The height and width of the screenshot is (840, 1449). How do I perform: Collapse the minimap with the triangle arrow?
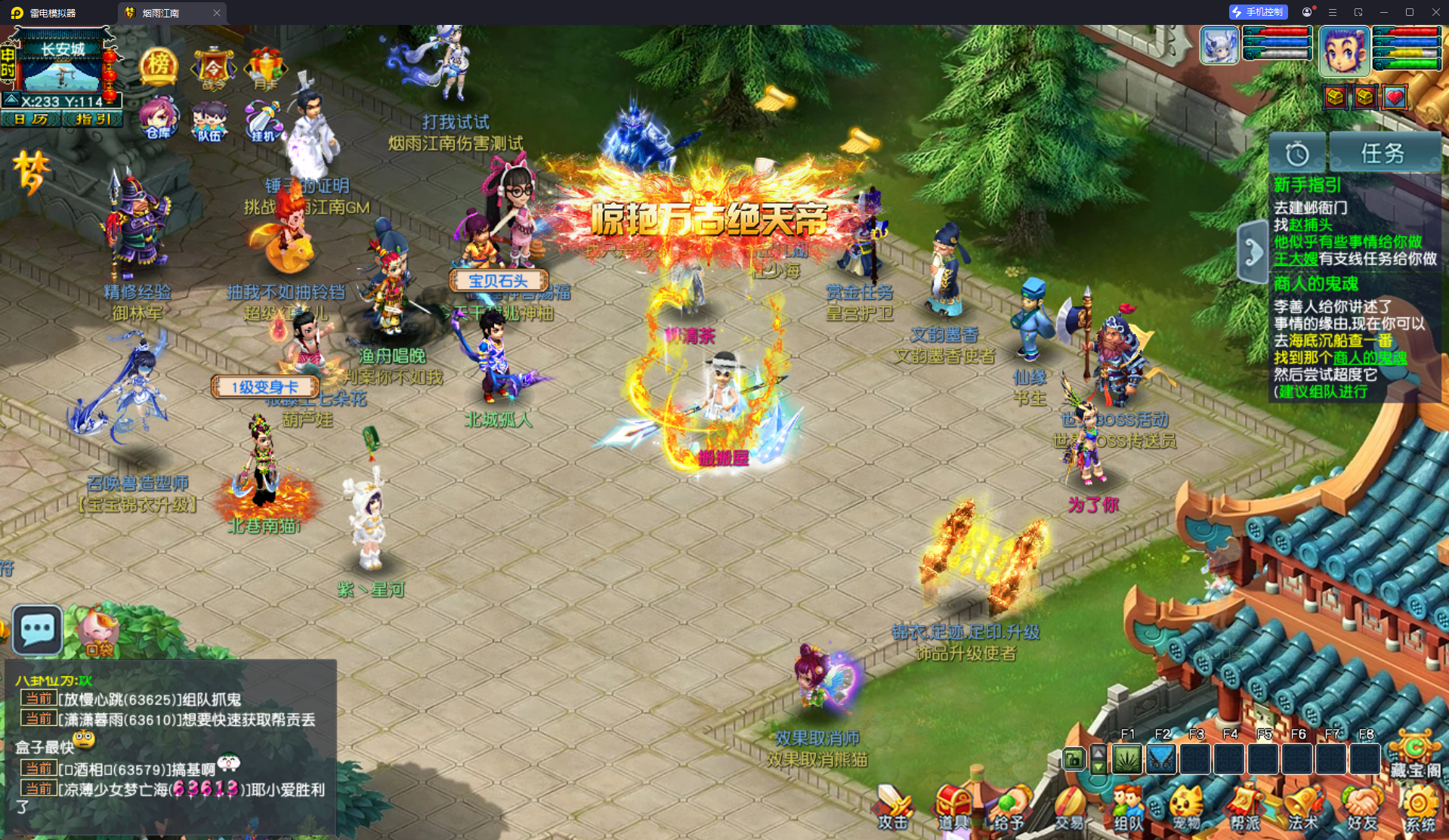coord(11,98)
